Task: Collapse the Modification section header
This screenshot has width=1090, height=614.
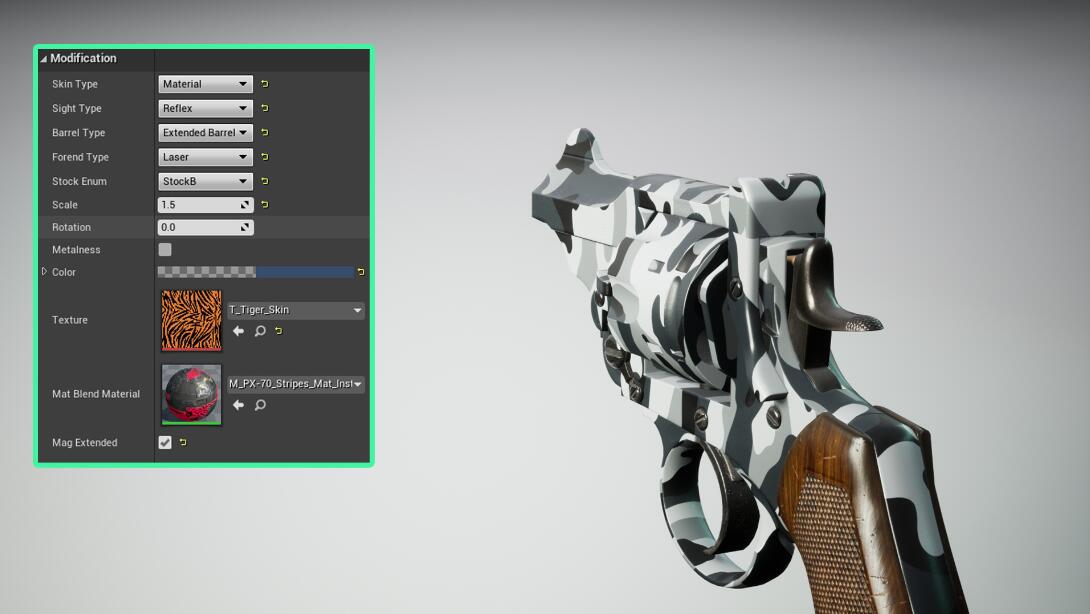Action: [x=44, y=59]
